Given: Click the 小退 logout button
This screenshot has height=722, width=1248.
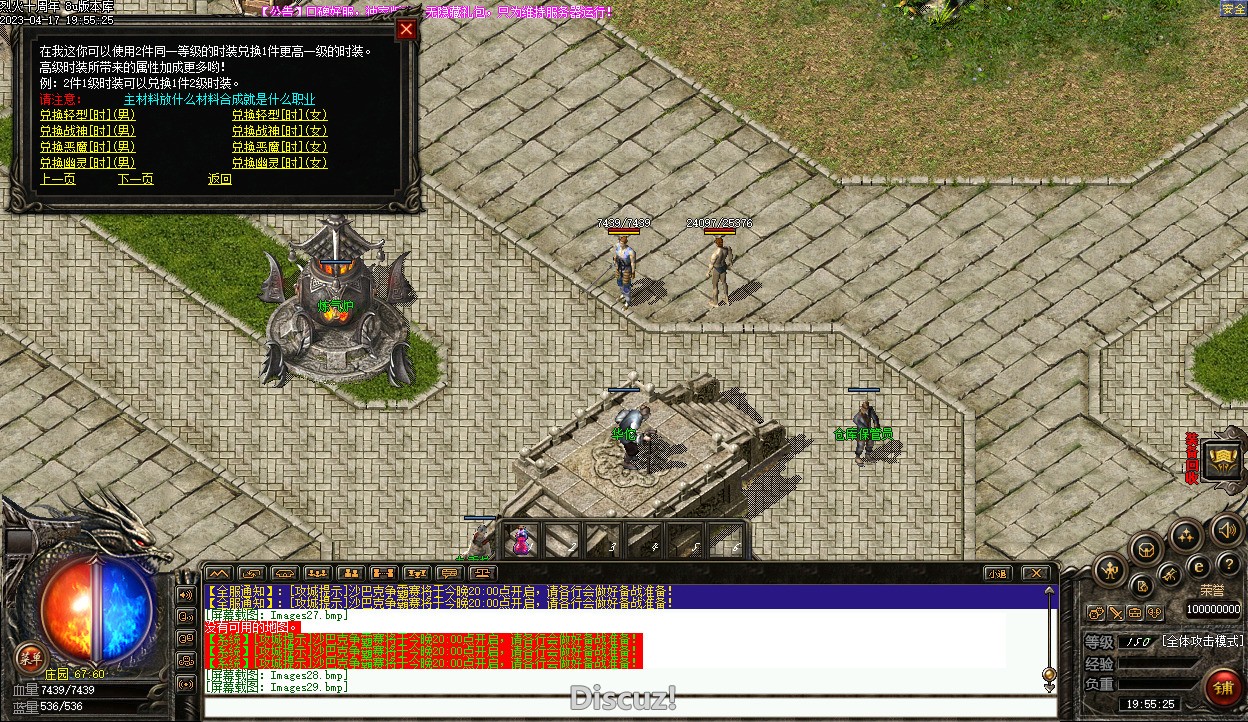Looking at the screenshot, I should point(996,573).
